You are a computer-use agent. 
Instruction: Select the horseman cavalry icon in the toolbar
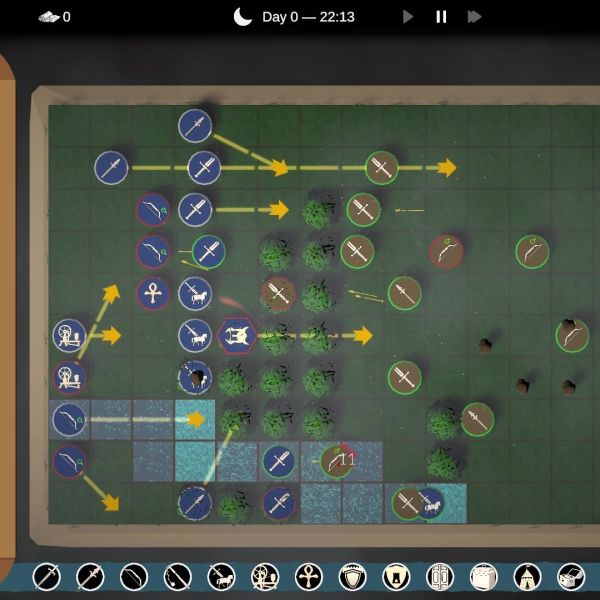pyautogui.click(x=221, y=577)
